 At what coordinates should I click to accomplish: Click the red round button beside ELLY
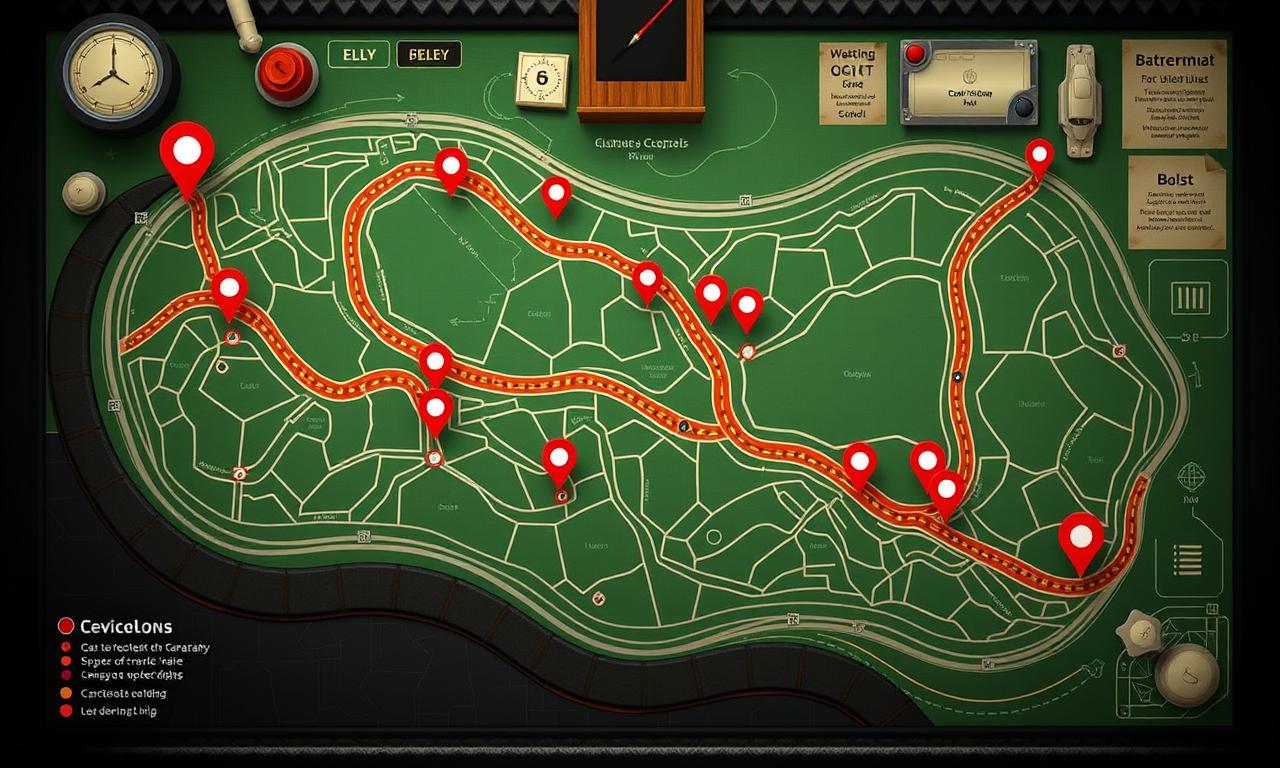[x=286, y=74]
